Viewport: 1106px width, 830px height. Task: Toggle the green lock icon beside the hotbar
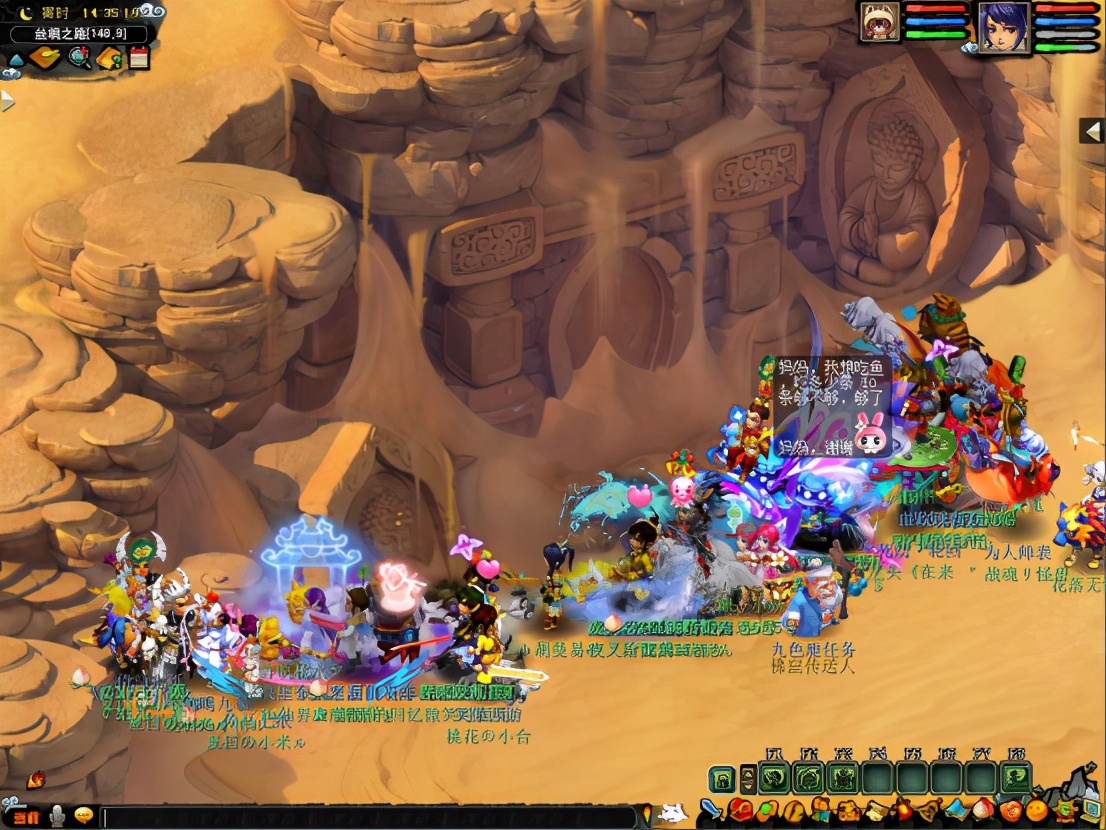point(722,778)
